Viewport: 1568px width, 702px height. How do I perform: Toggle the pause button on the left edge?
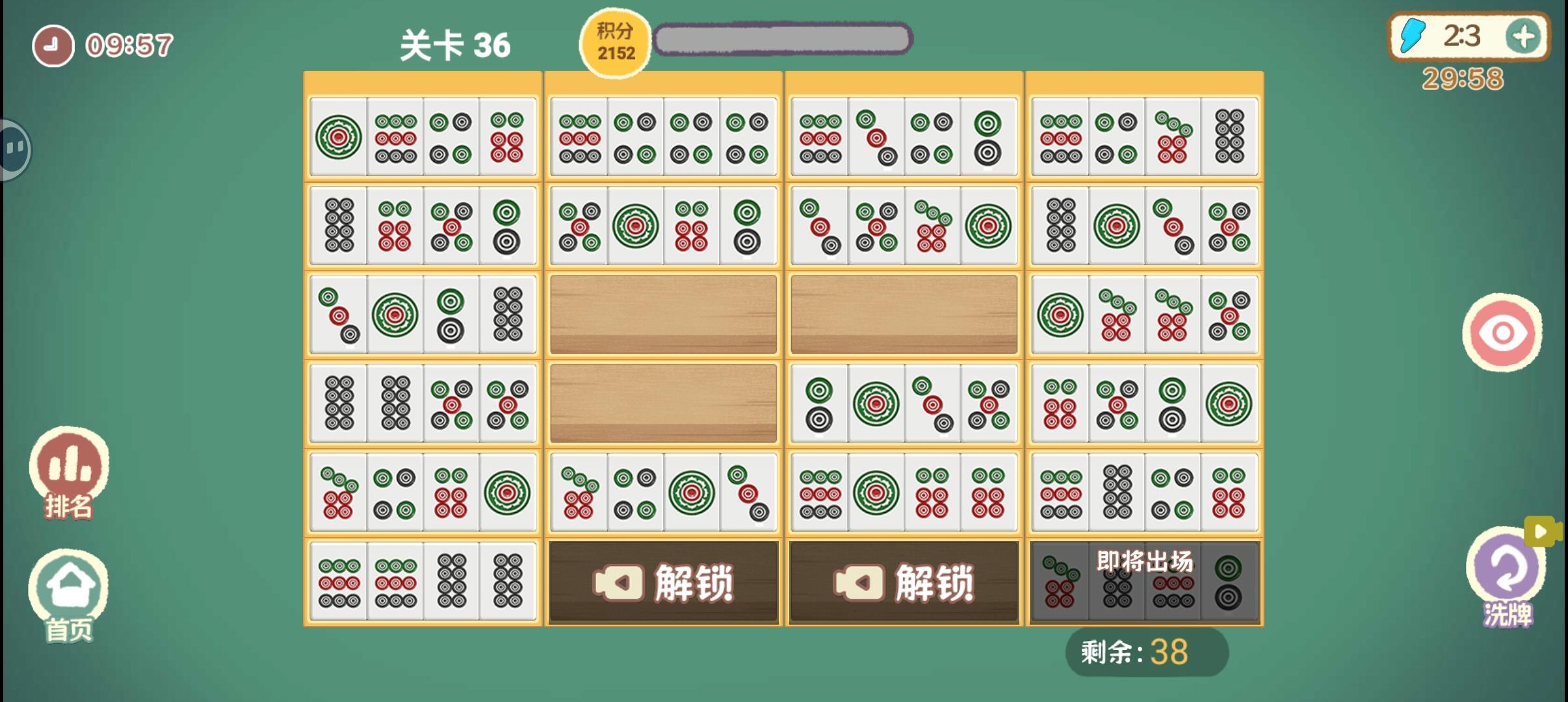pos(13,148)
